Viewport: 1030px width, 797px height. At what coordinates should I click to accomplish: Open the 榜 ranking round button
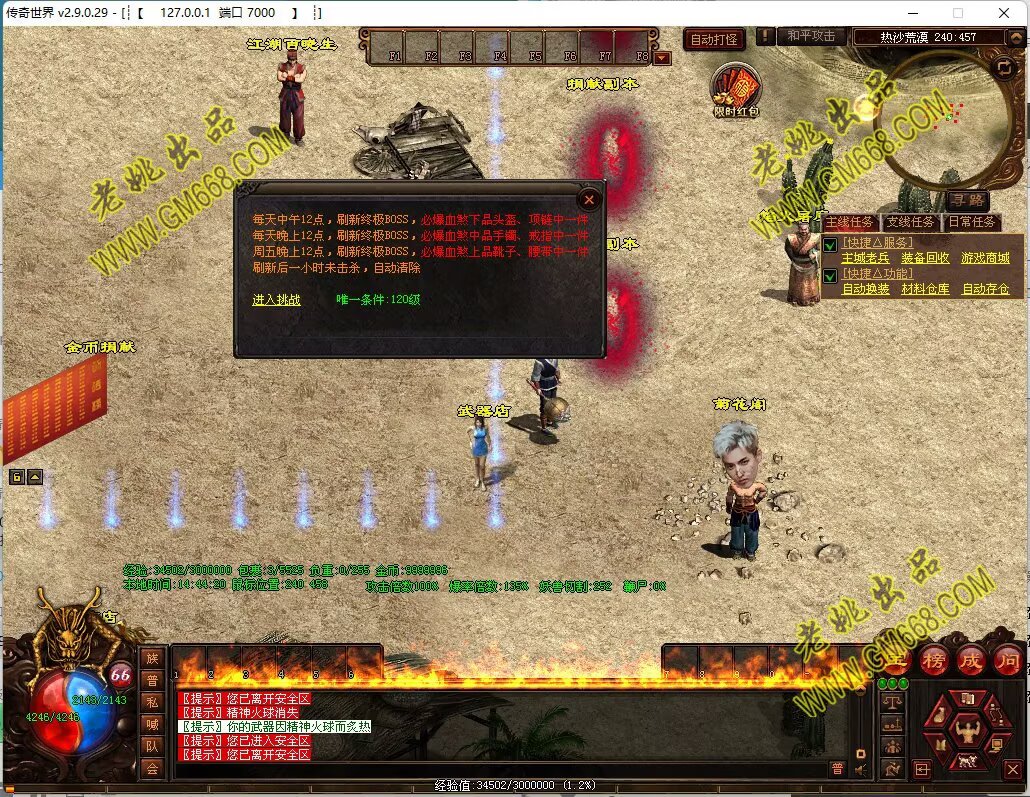tap(934, 660)
